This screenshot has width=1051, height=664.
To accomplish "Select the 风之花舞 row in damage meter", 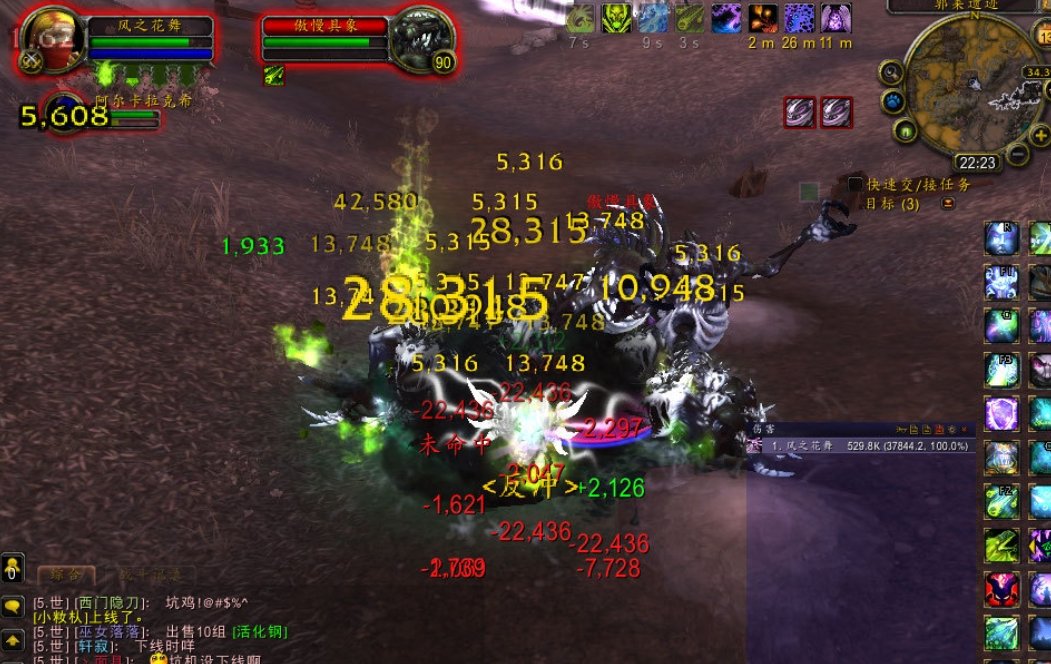I will click(860, 446).
